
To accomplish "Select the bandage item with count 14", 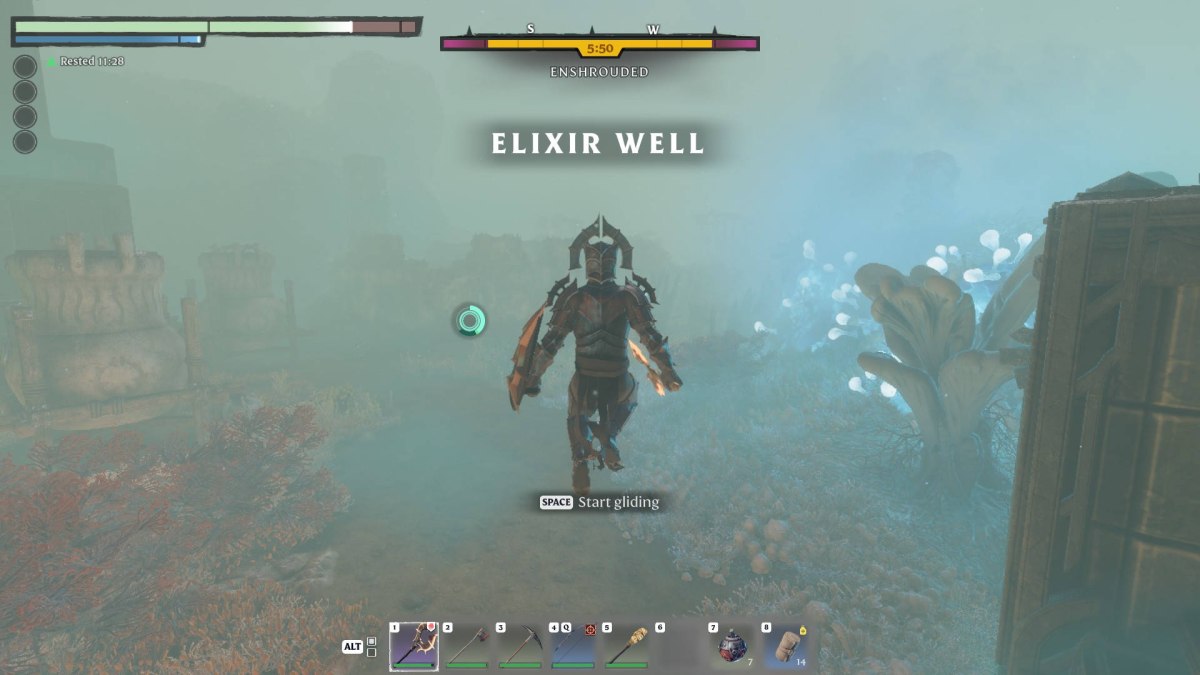I will [x=785, y=646].
